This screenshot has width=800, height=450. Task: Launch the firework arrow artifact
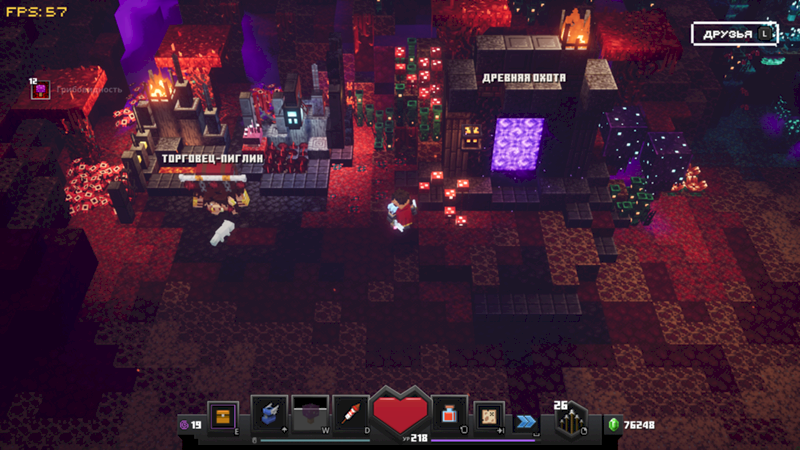click(350, 414)
